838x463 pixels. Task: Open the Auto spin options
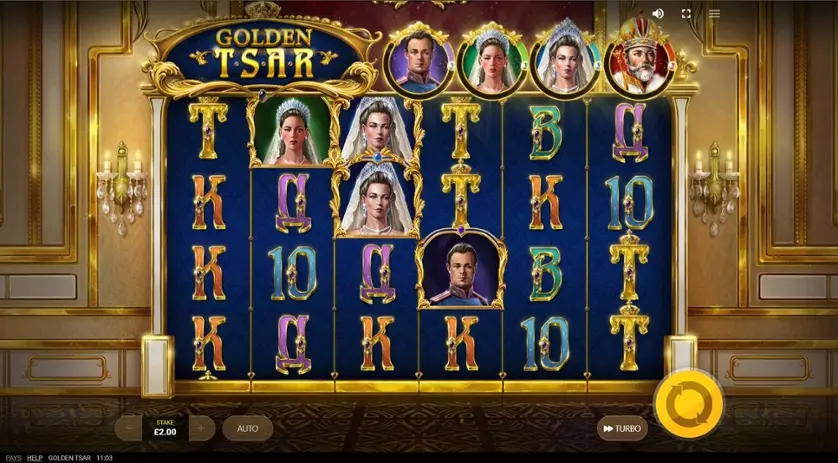pos(247,428)
